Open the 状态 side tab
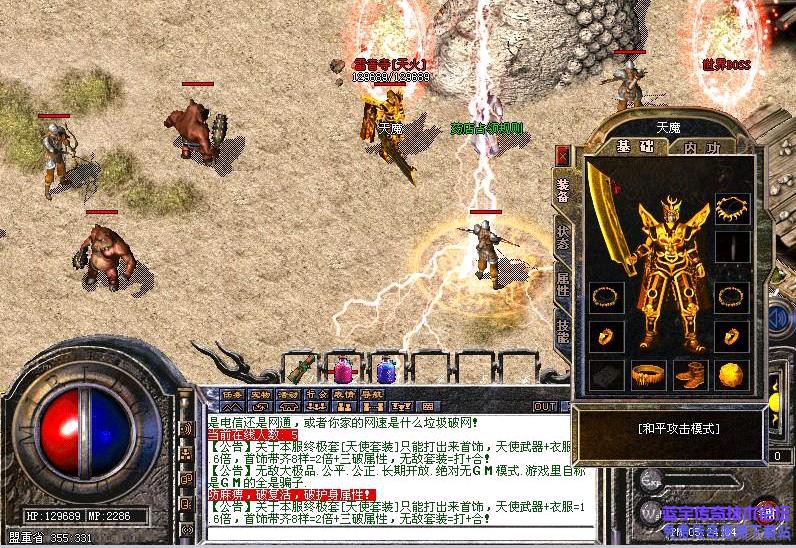Image resolution: width=796 pixels, height=548 pixels. tap(562, 238)
